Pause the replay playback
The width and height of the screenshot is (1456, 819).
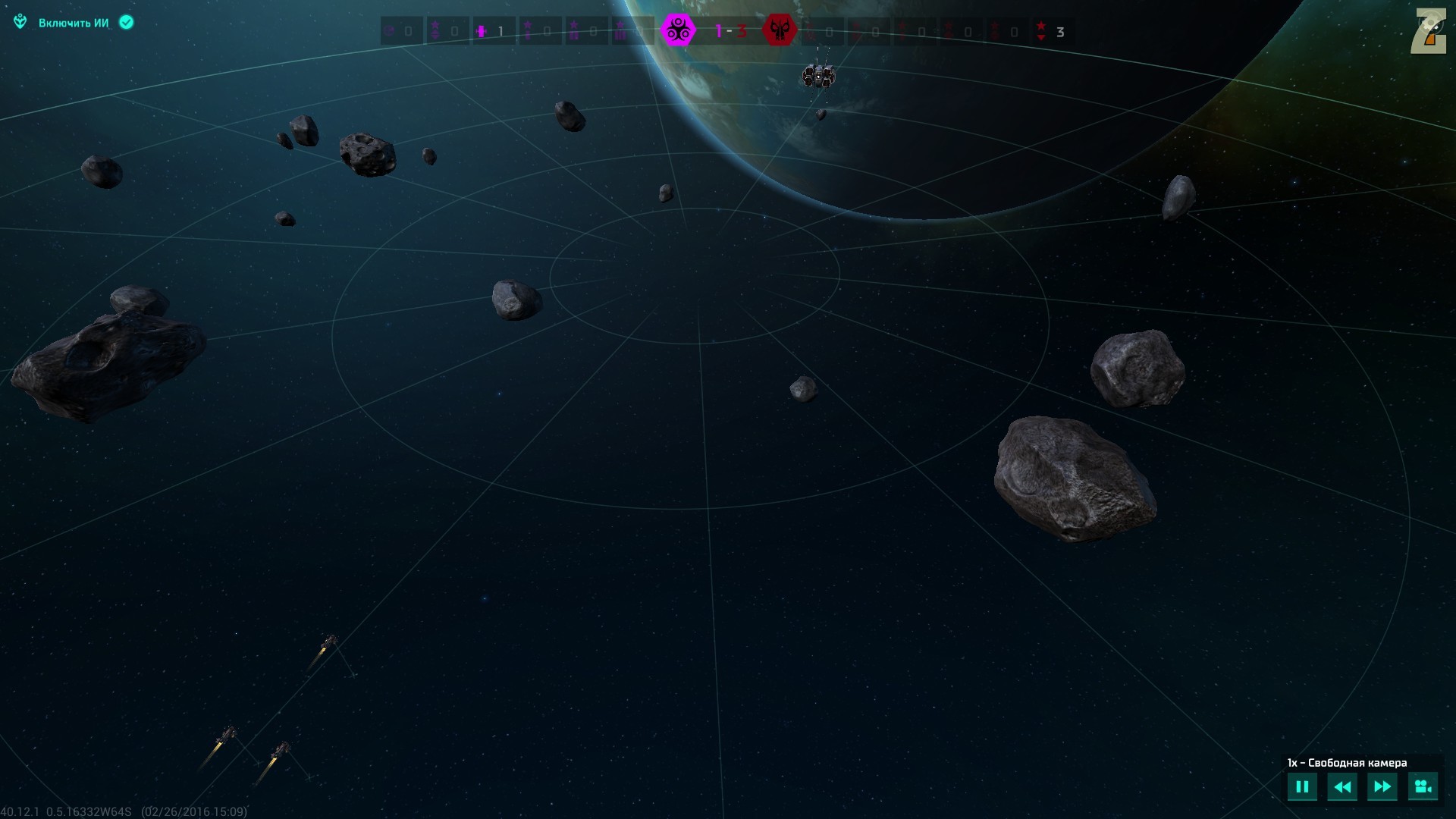(x=1302, y=786)
